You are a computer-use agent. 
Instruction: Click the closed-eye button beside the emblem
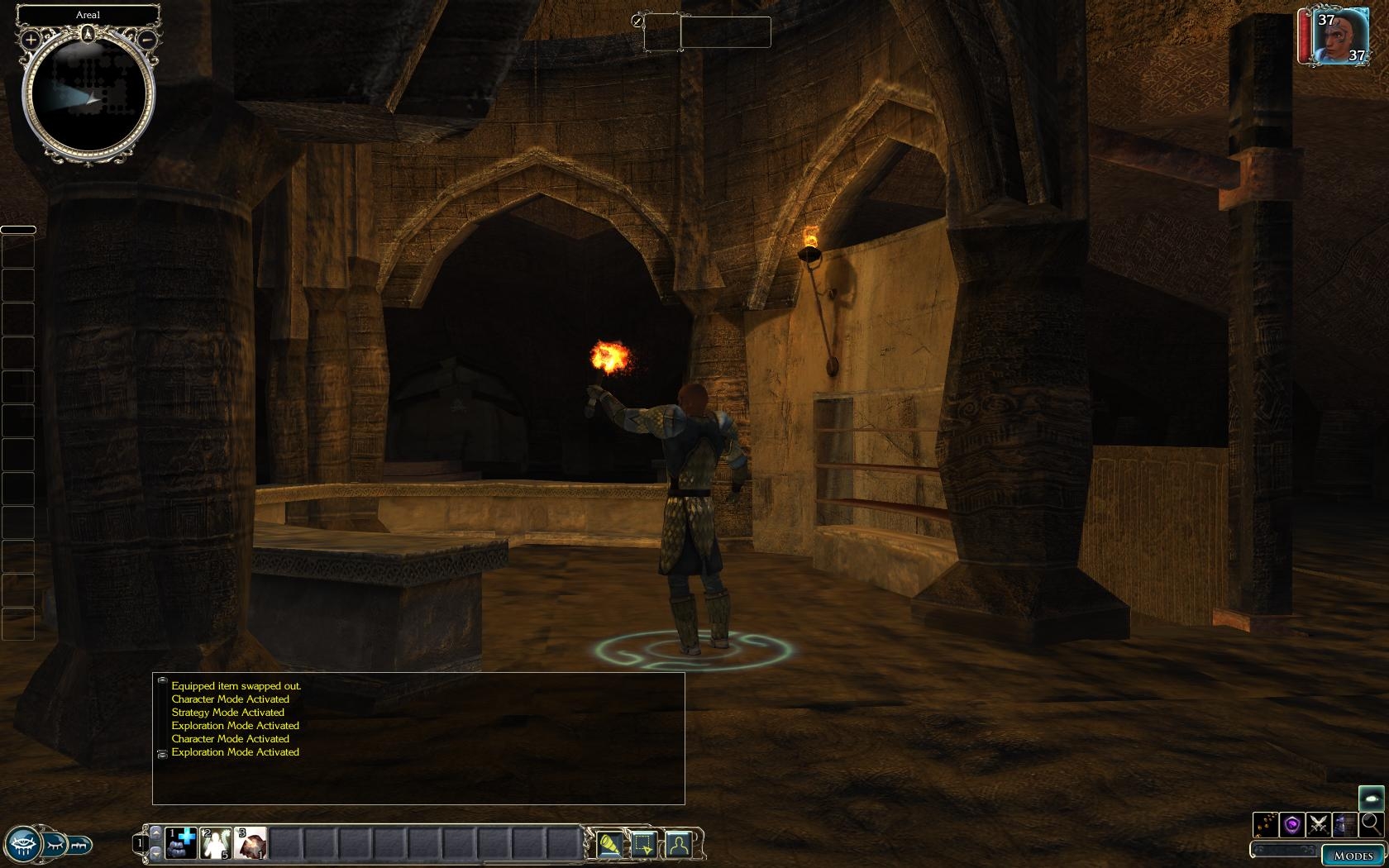[55, 845]
